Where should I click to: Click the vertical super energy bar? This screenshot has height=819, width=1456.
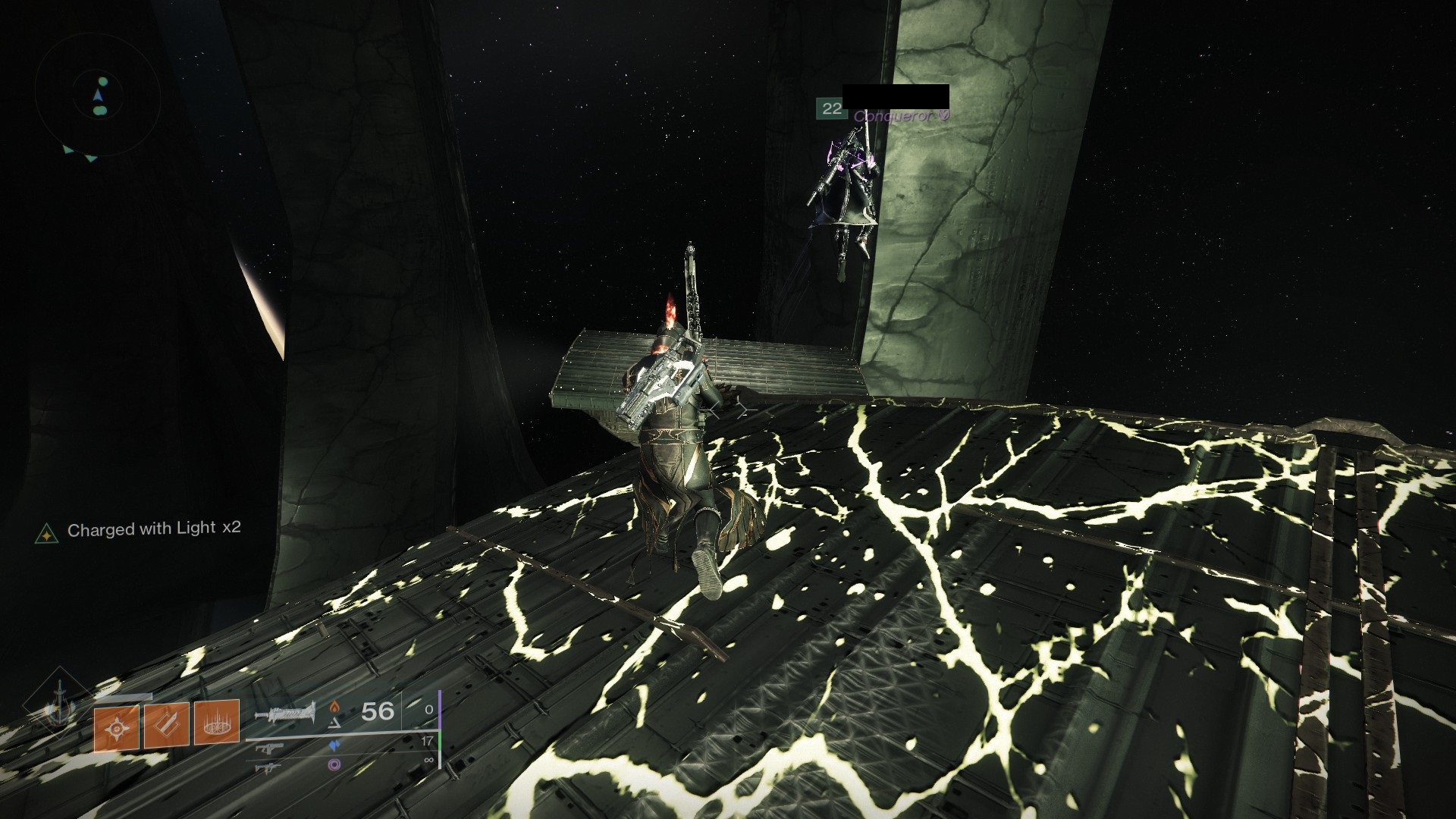click(x=440, y=730)
